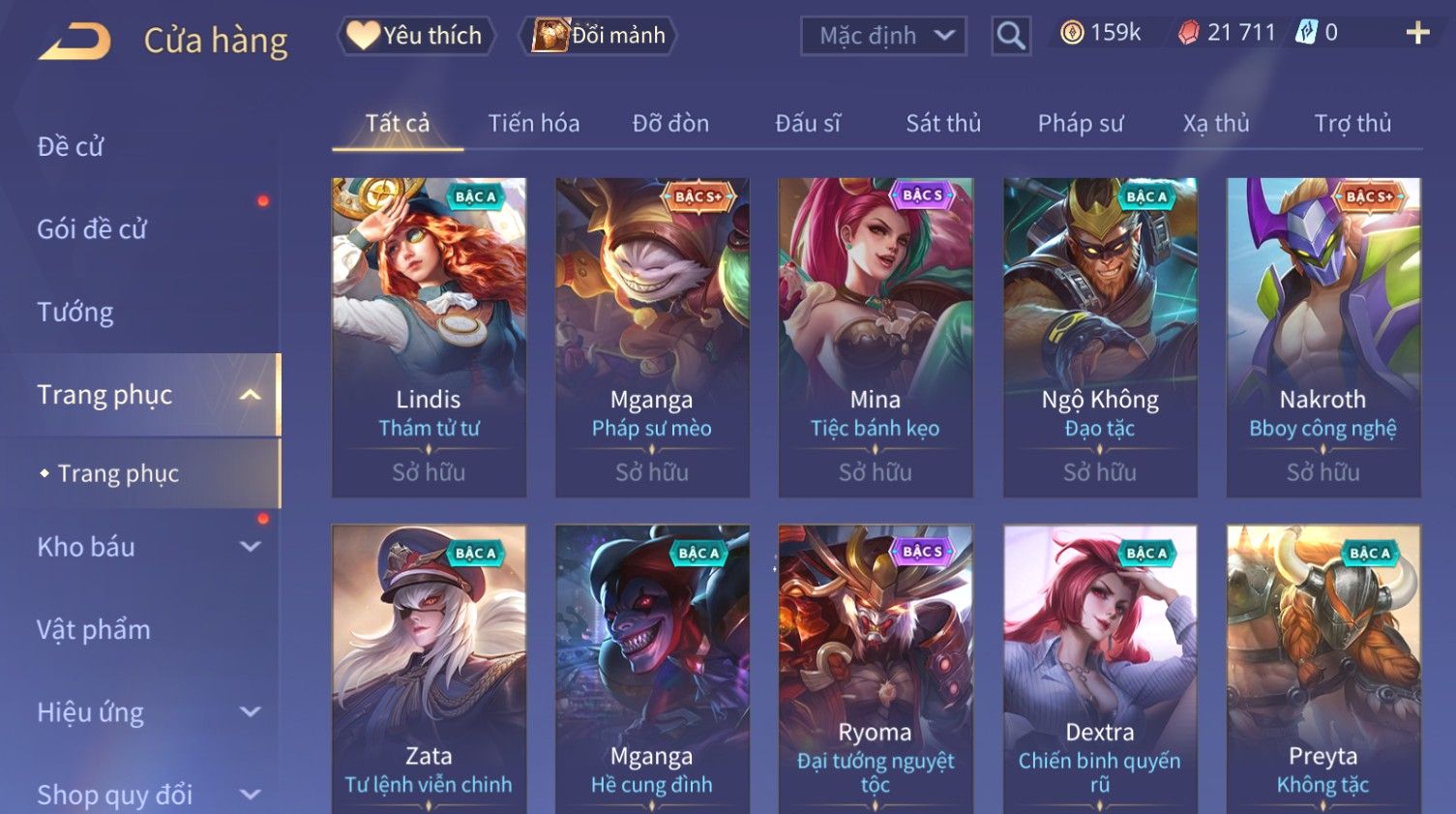Filter by the Pháp sư tab

(1081, 124)
